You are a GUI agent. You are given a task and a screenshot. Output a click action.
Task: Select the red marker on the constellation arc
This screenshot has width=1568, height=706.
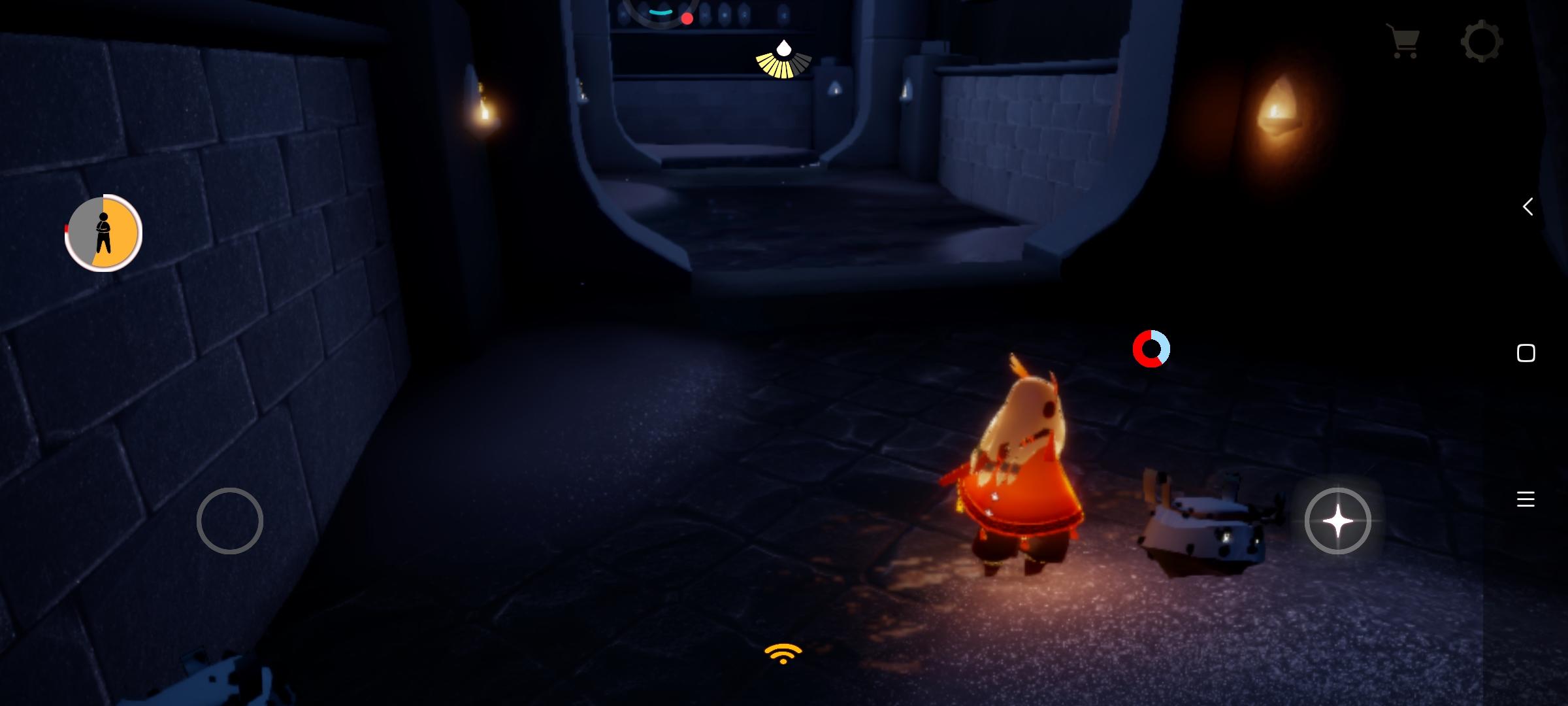pyautogui.click(x=687, y=18)
